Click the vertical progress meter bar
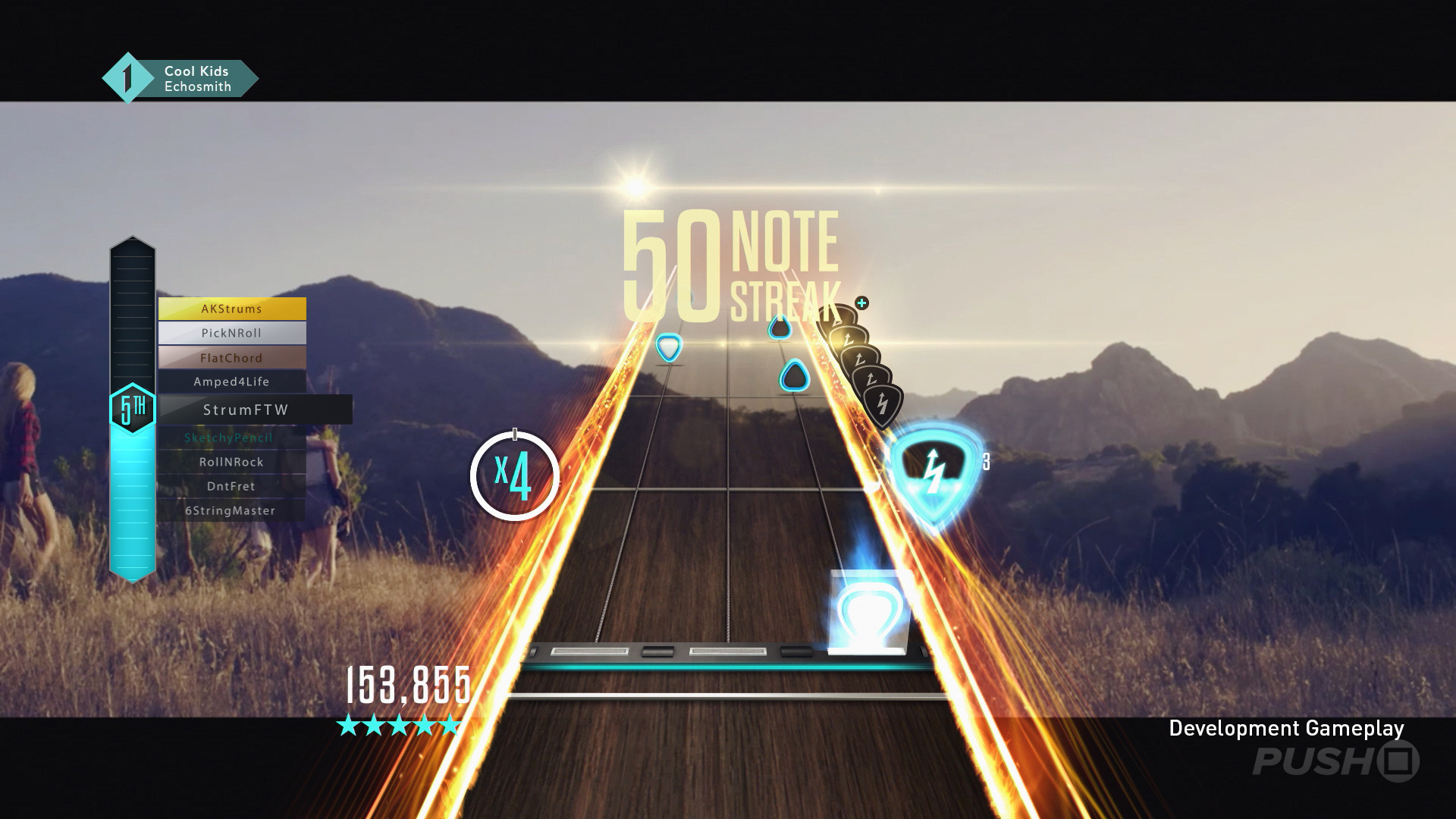Viewport: 1456px width, 819px height. point(132,493)
